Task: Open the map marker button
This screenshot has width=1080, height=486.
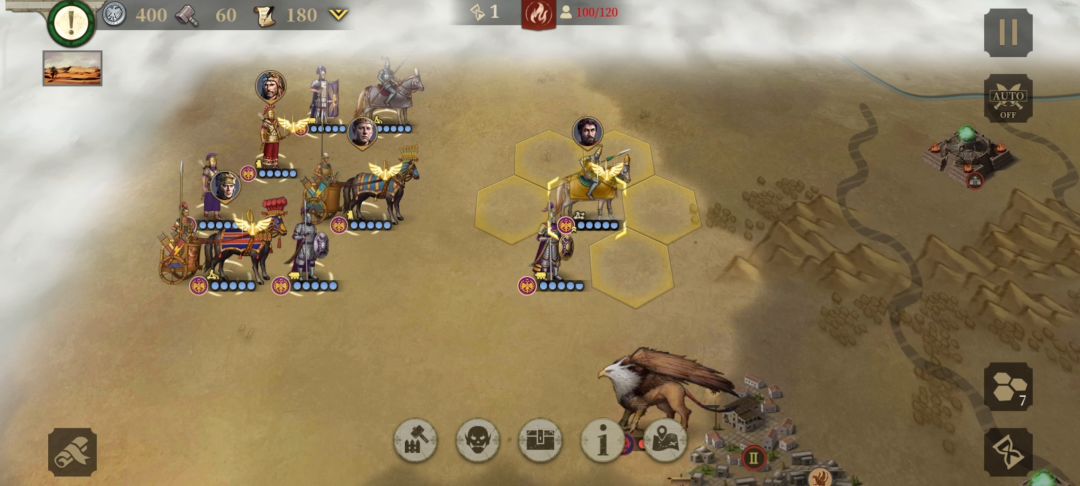Action: [x=665, y=440]
